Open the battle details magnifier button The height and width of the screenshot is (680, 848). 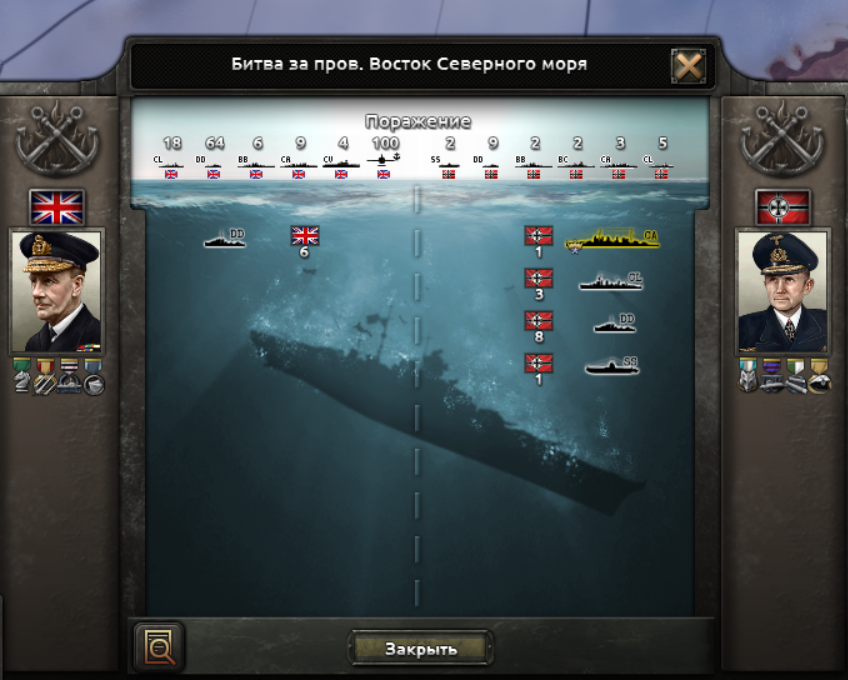click(x=159, y=648)
